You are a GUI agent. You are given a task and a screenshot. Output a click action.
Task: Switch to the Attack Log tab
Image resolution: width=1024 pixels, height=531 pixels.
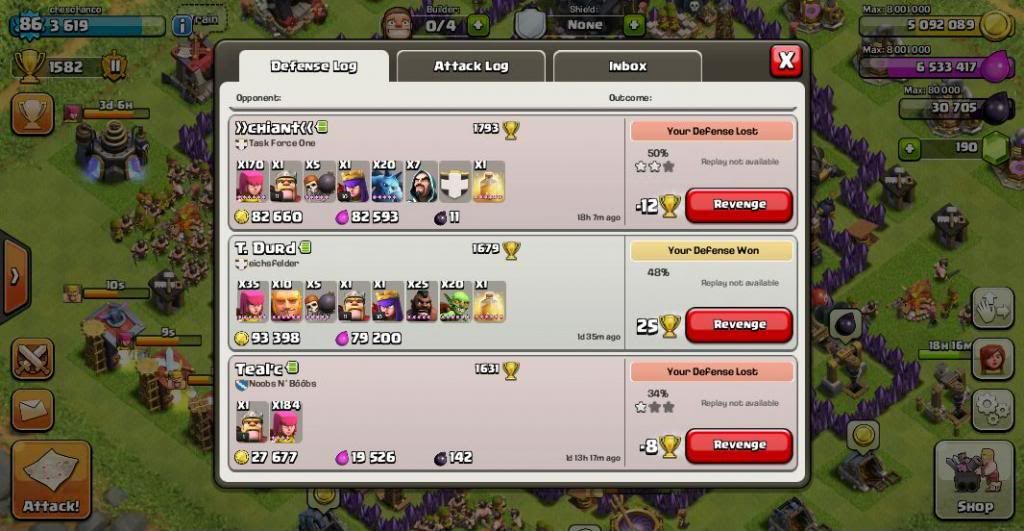(471, 66)
